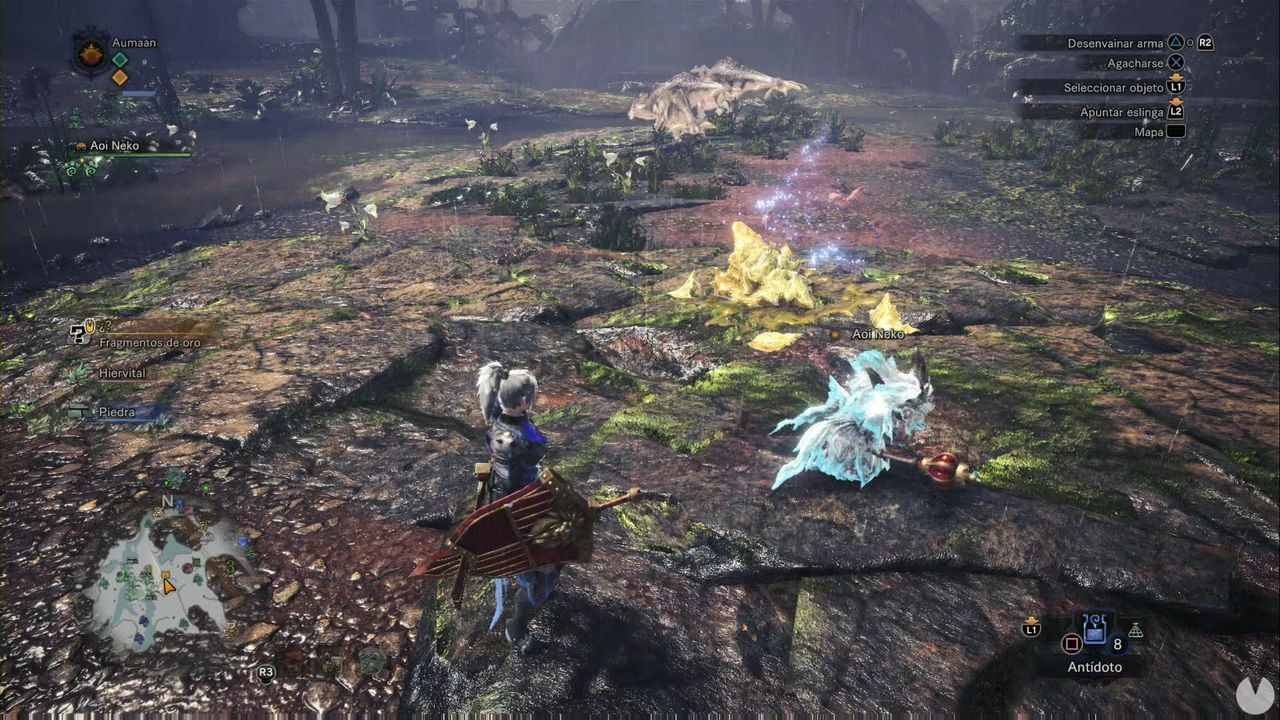This screenshot has height=720, width=1280.
Task: Click the Fragmentos de oro pickup icon
Action: pos(80,335)
